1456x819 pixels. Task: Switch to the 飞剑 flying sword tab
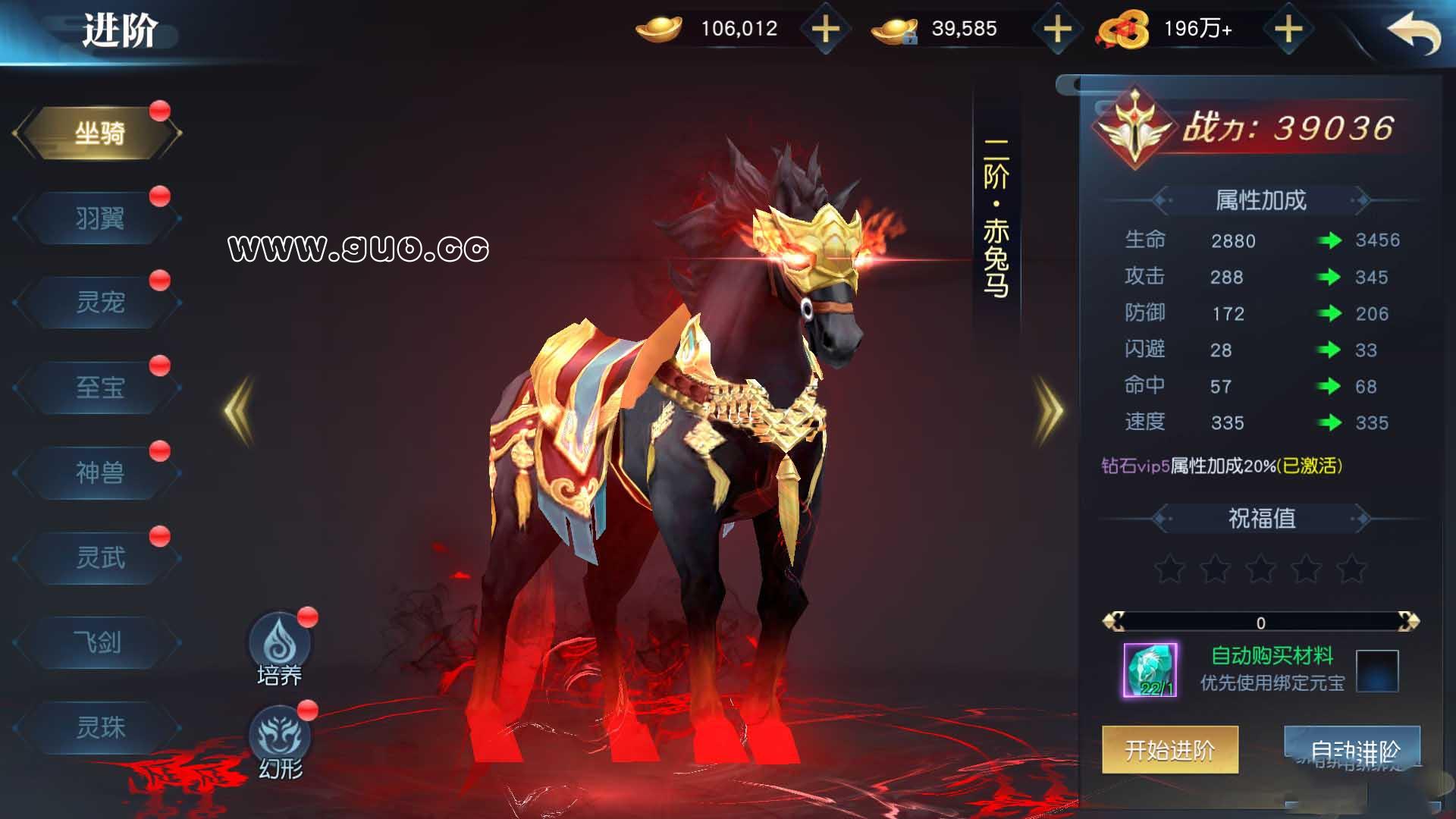point(99,642)
